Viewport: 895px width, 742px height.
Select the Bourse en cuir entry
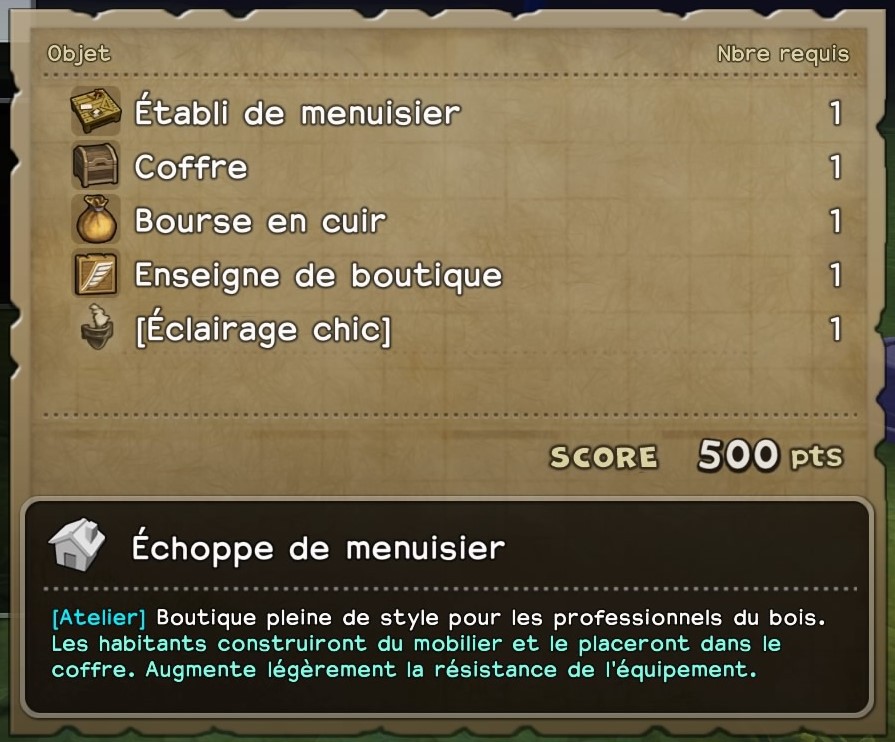pos(260,221)
